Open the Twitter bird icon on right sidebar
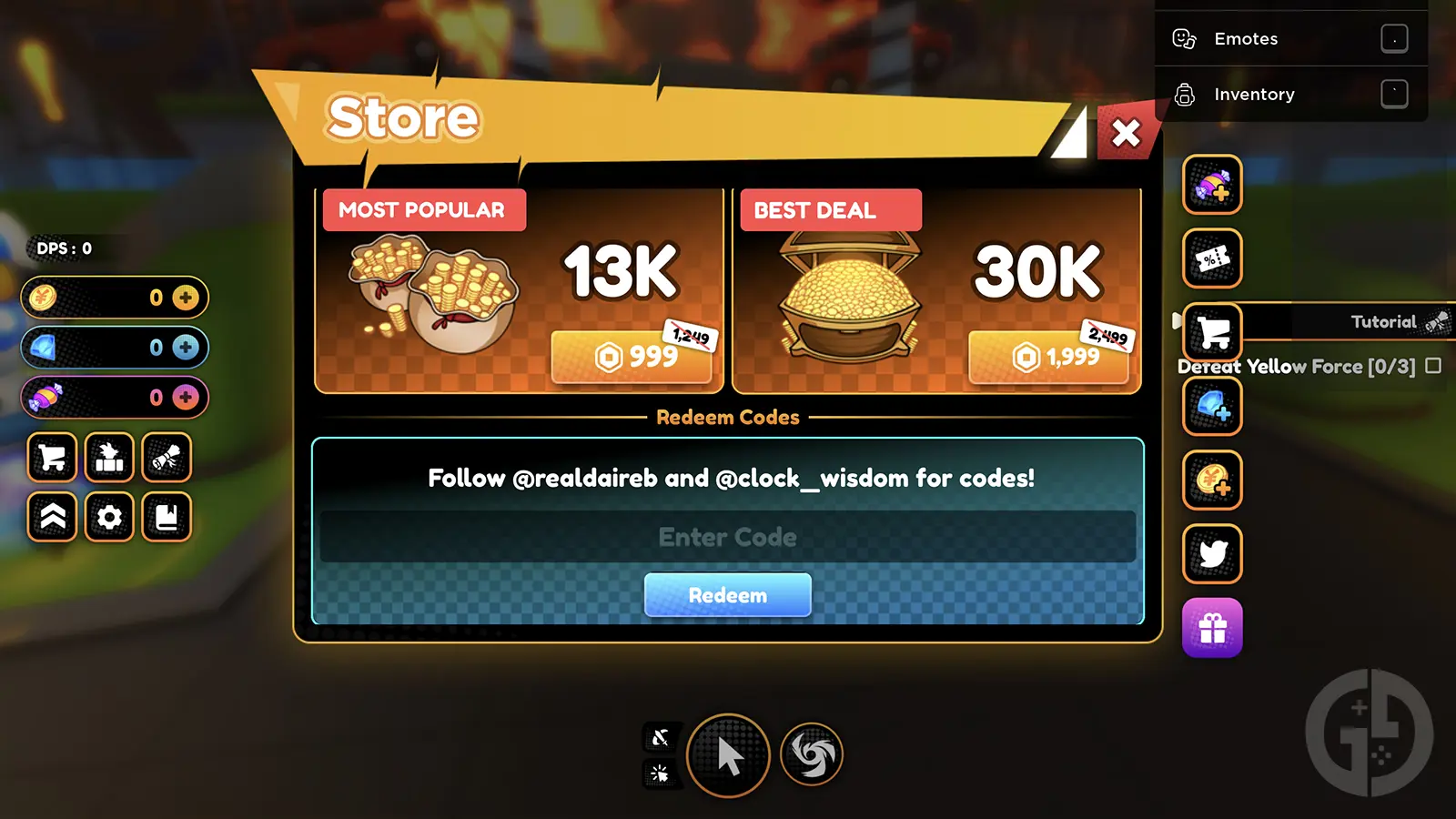1456x819 pixels. pos(1211,554)
